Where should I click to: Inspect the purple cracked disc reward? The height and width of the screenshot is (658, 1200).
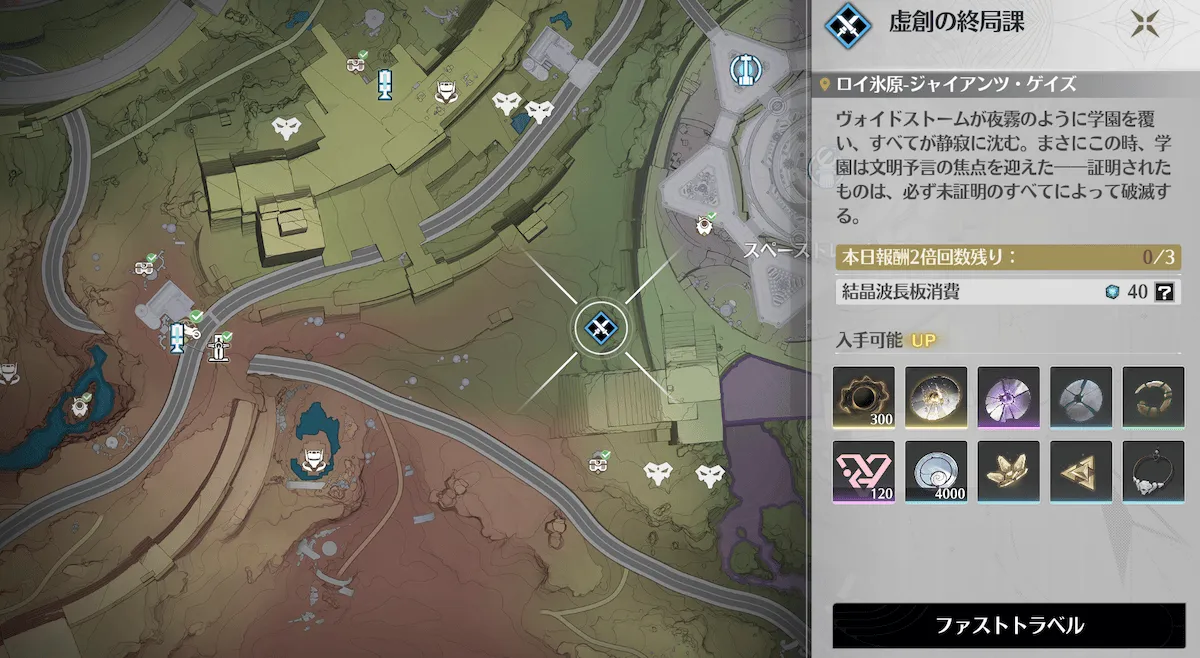(1009, 397)
